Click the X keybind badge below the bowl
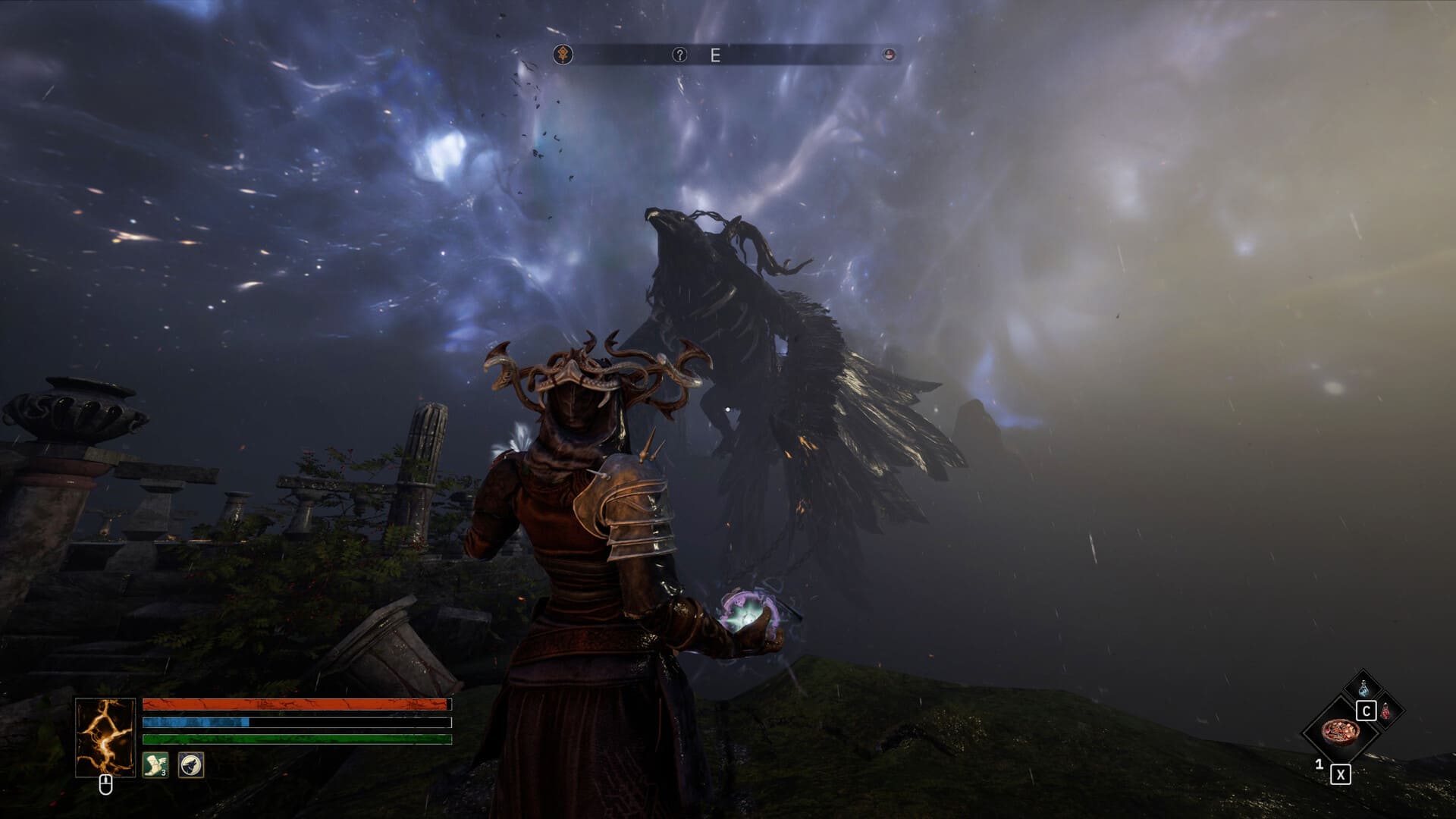Image resolution: width=1456 pixels, height=819 pixels. coord(1341,774)
